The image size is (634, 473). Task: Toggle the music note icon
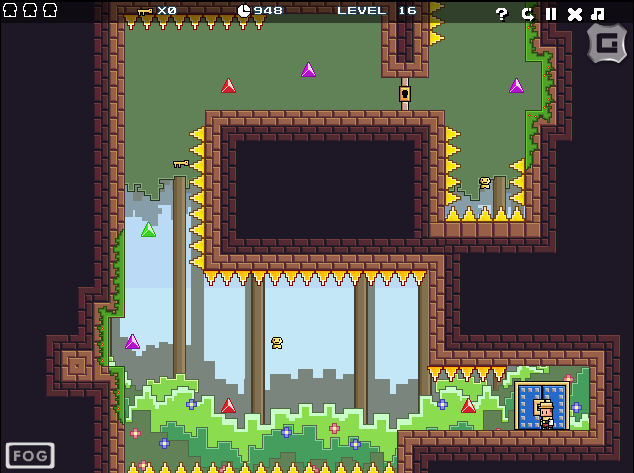[598, 14]
